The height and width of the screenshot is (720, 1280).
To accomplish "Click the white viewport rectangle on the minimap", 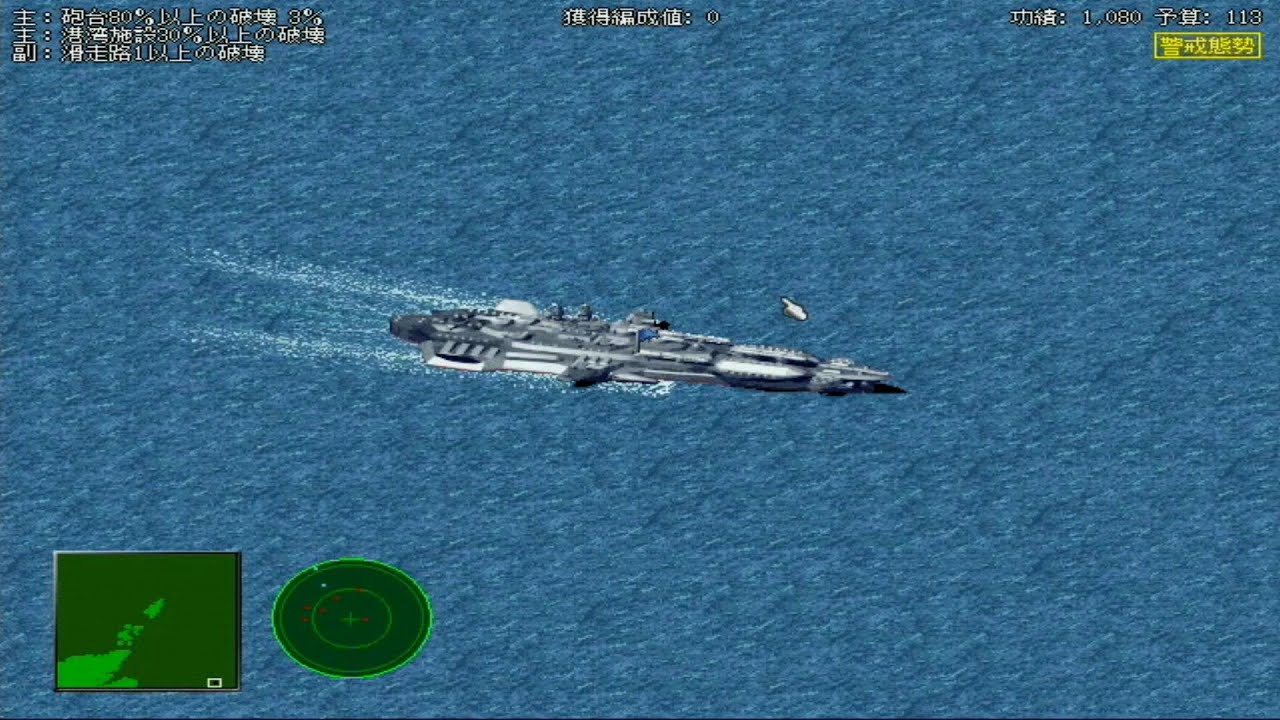I will pos(216,683).
